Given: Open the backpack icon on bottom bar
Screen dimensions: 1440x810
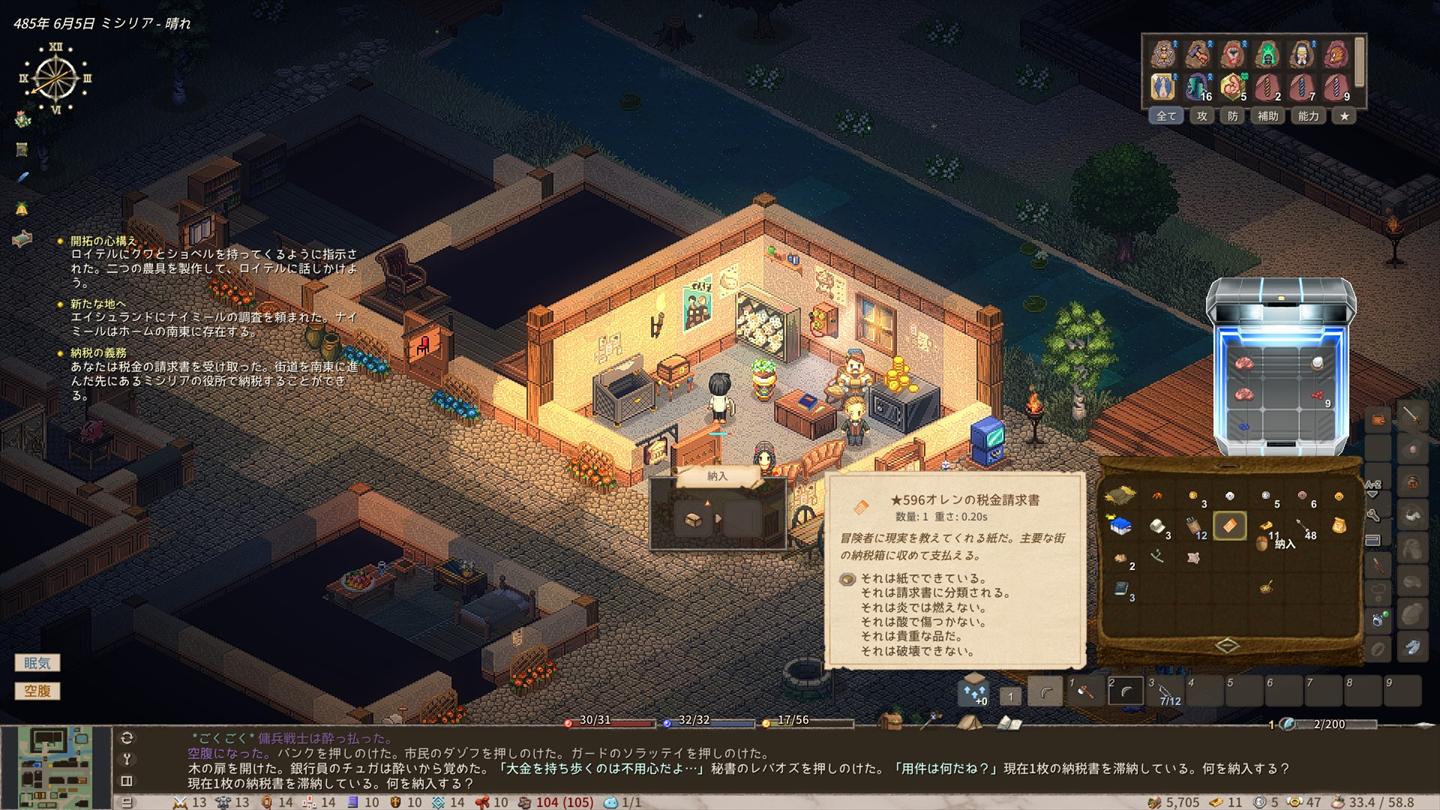Looking at the screenshot, I should coord(889,720).
